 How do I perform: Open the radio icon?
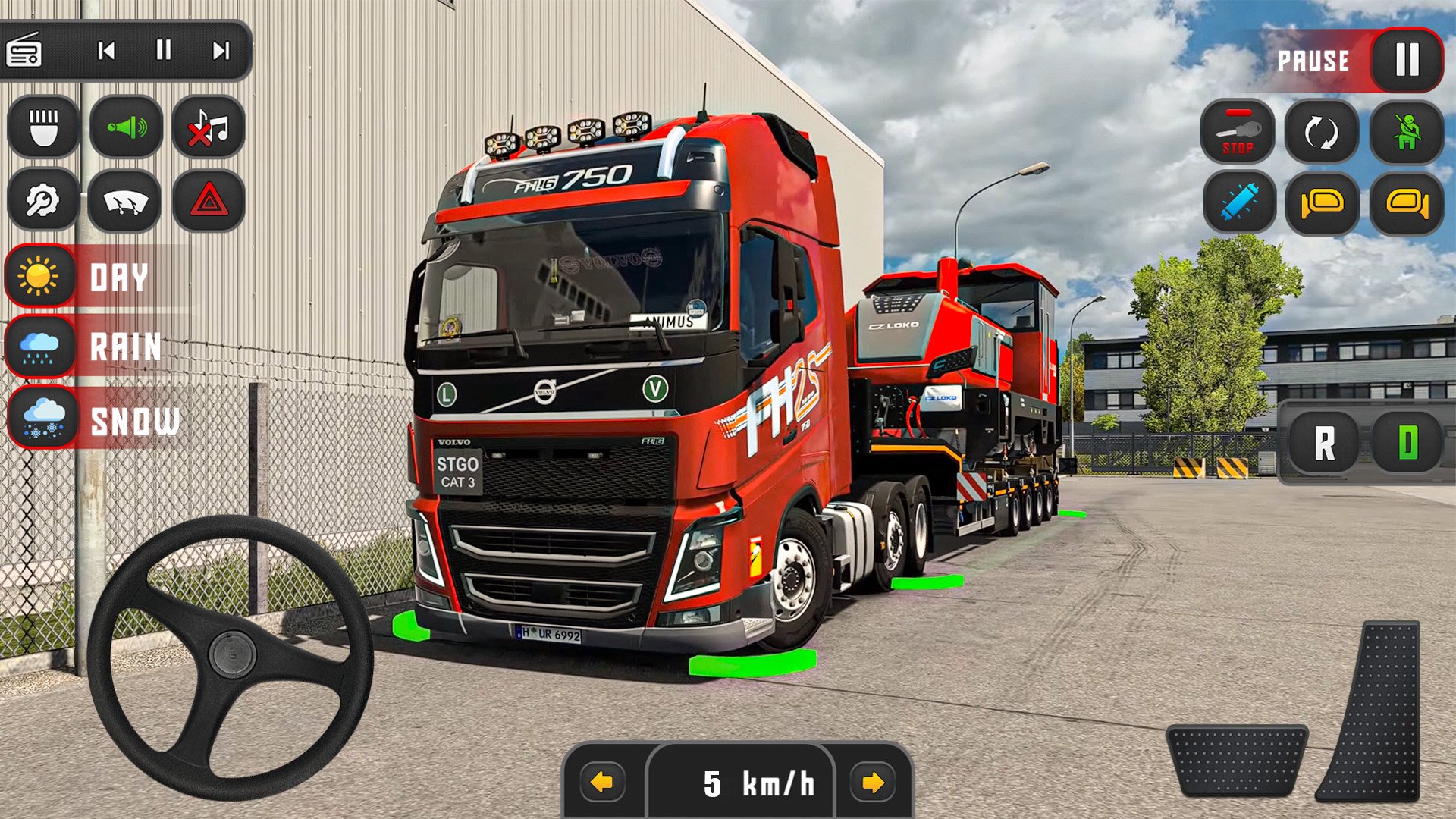[x=24, y=51]
